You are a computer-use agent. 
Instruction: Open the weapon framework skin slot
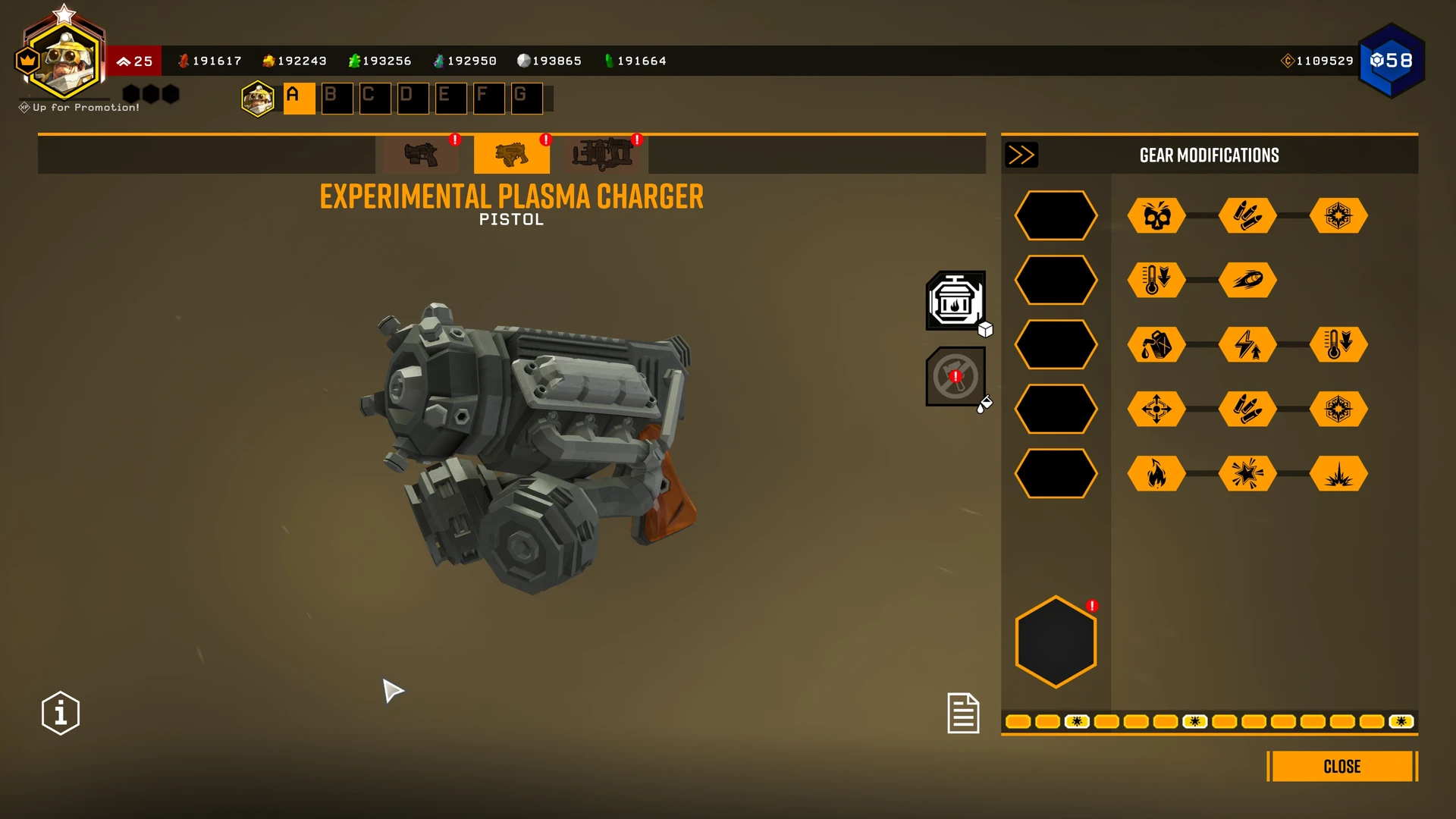955,301
